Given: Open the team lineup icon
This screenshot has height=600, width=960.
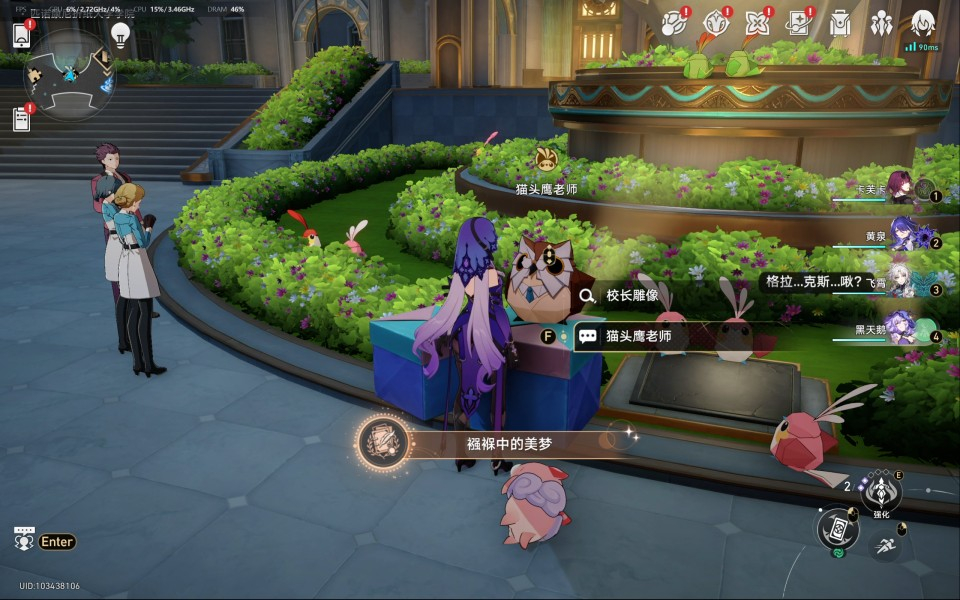Looking at the screenshot, I should (881, 23).
